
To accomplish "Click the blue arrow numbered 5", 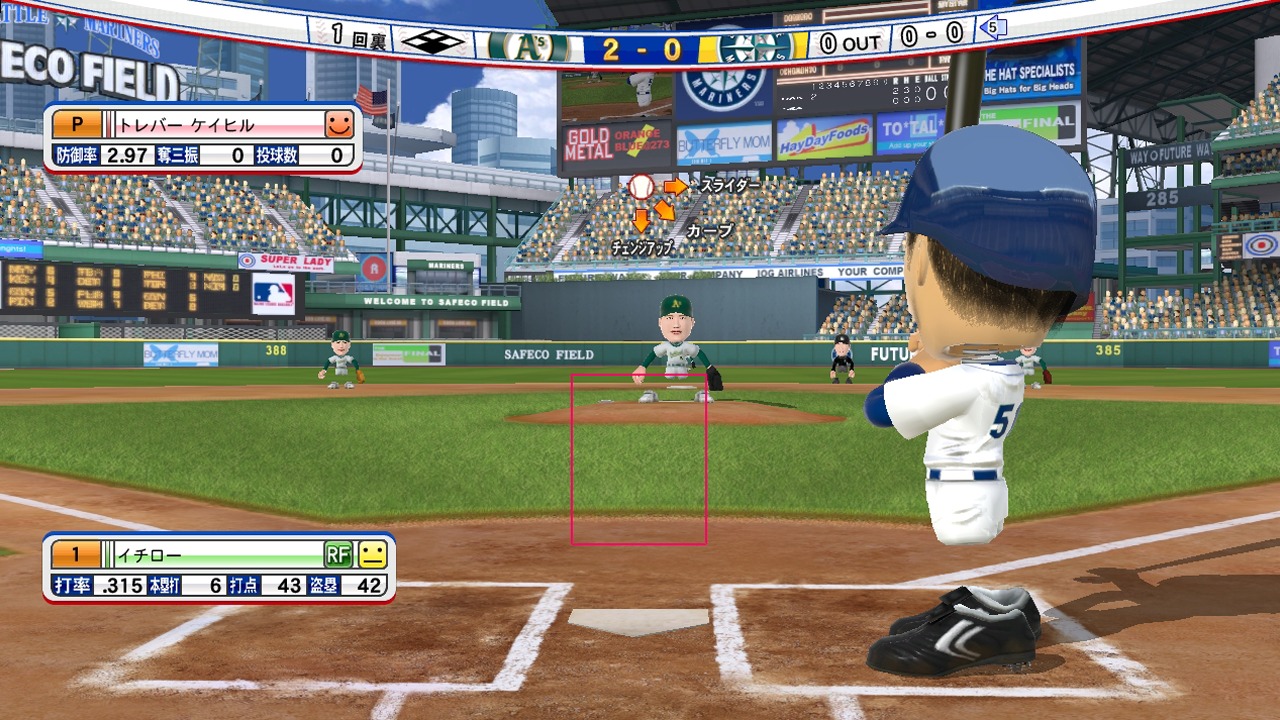I will (993, 28).
